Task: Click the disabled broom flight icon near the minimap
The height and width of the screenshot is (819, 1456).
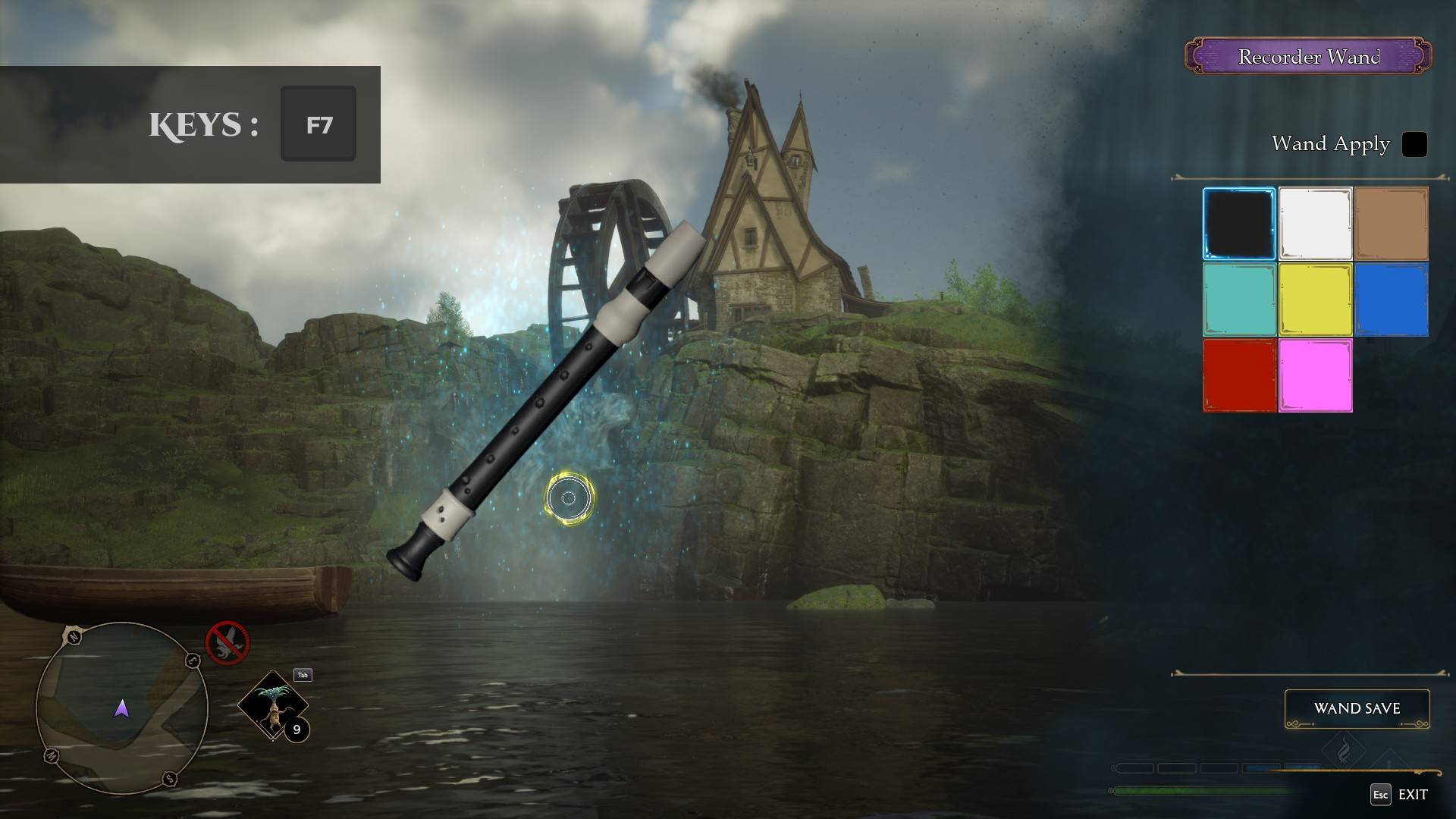Action: 227,644
